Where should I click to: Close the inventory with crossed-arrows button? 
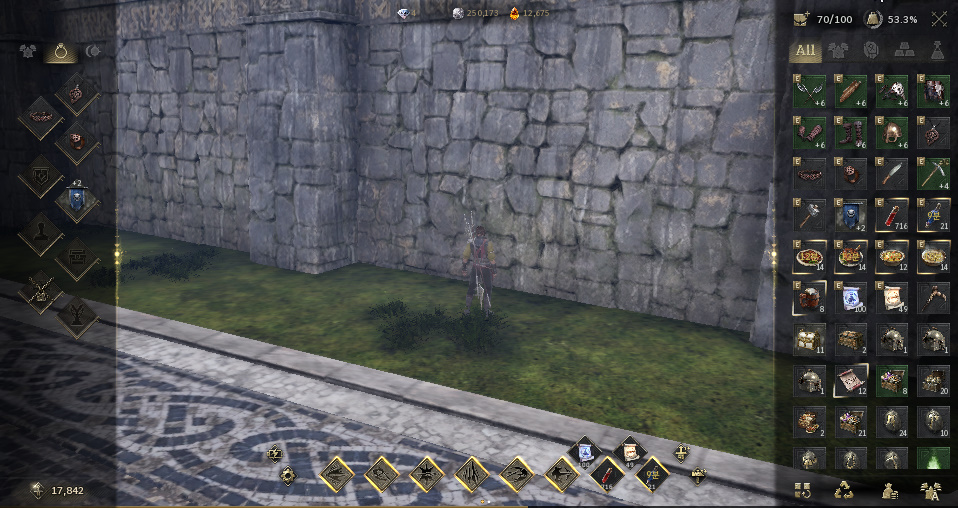coord(939,18)
